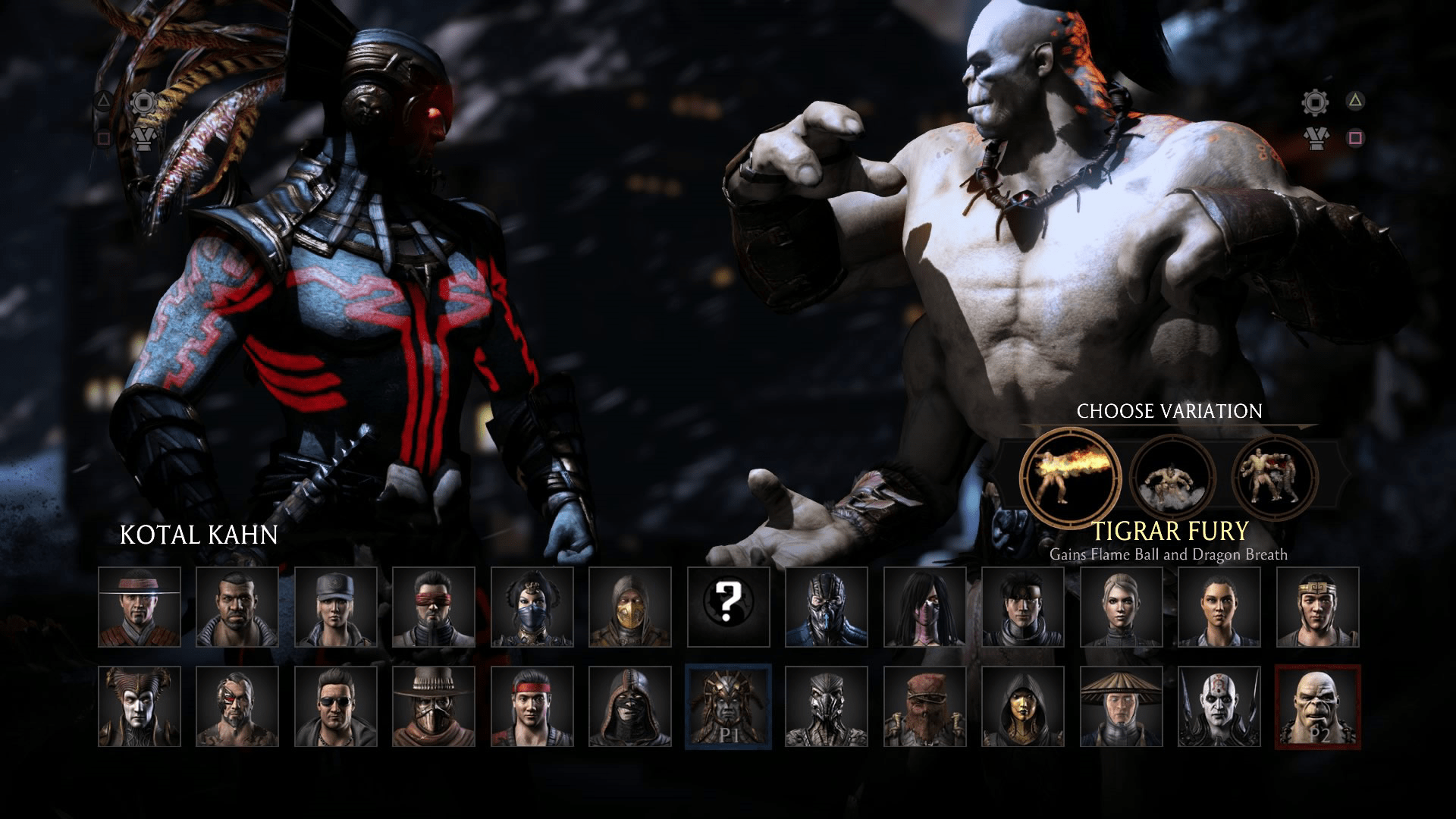Screen dimensions: 1456x819
Task: Select Johnny Cage wearing sunglasses
Action: click(x=336, y=706)
